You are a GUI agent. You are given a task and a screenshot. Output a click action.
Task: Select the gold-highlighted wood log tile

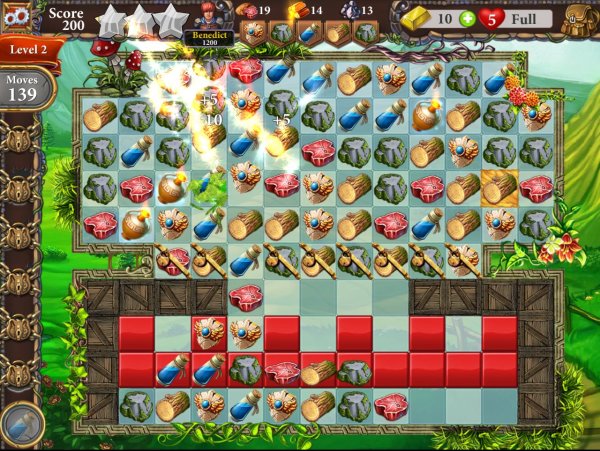498,187
